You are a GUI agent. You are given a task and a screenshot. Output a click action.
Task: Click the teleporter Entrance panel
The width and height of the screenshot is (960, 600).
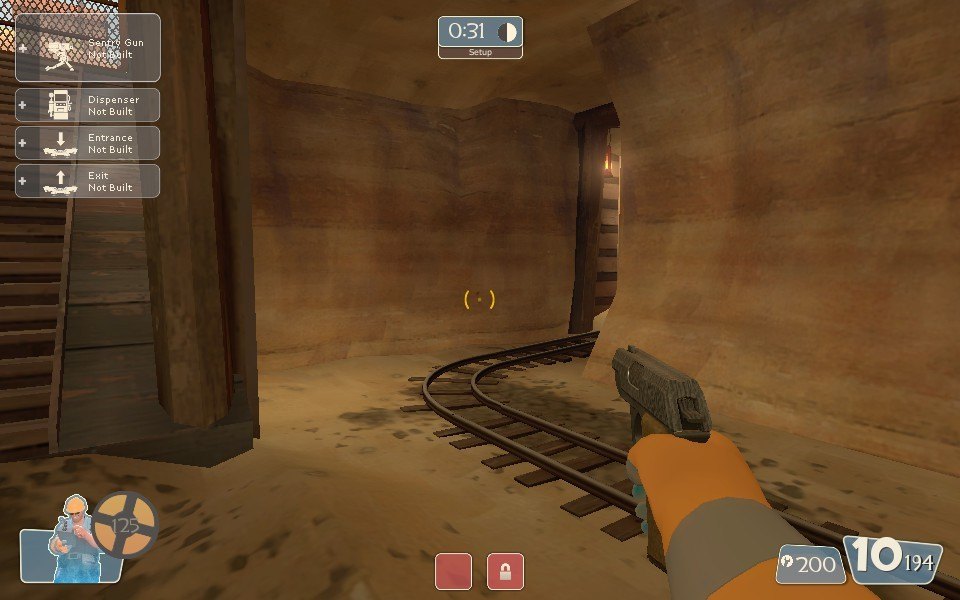point(88,143)
